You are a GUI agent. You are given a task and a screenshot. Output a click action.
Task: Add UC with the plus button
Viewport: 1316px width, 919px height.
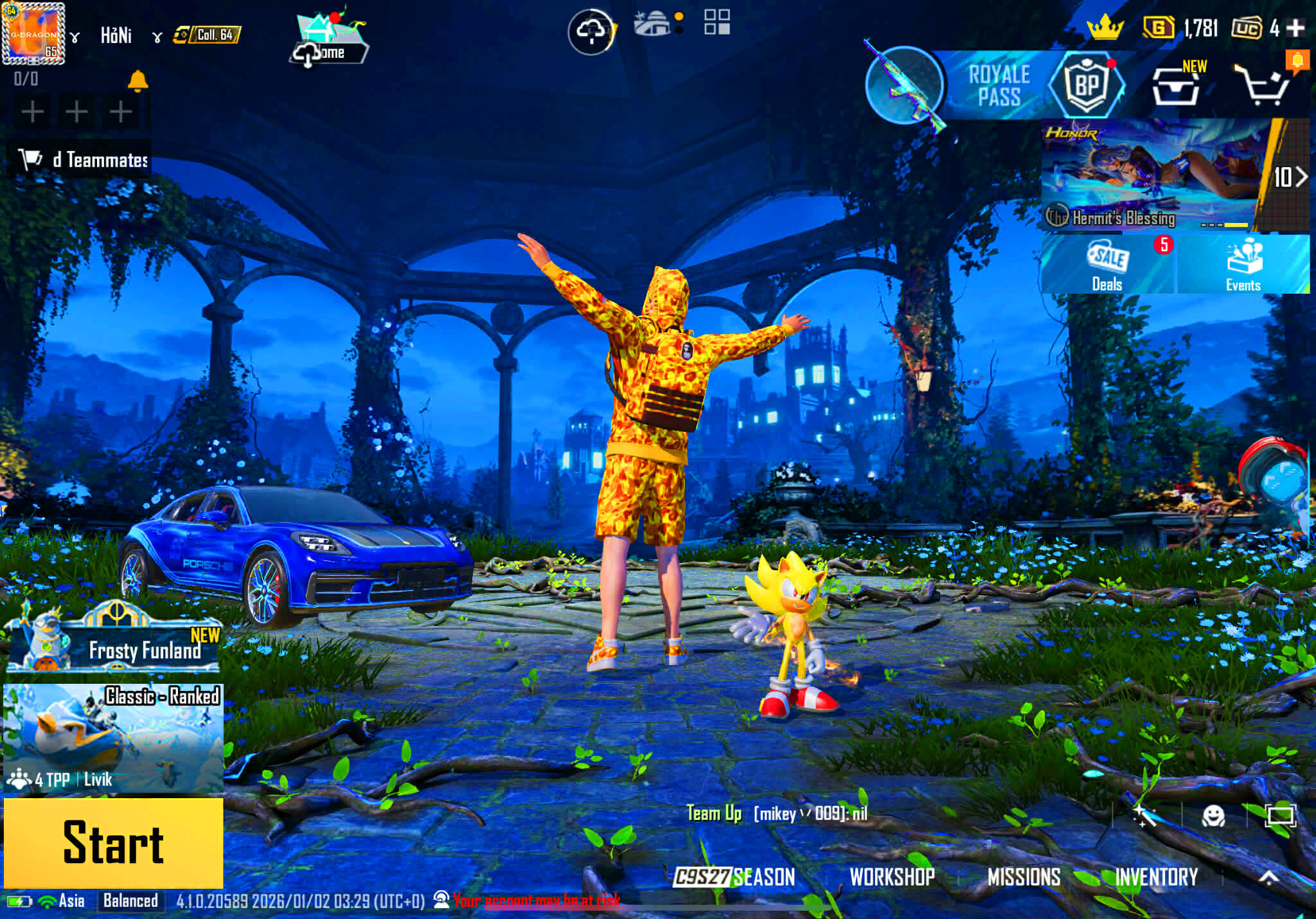(x=1296, y=28)
